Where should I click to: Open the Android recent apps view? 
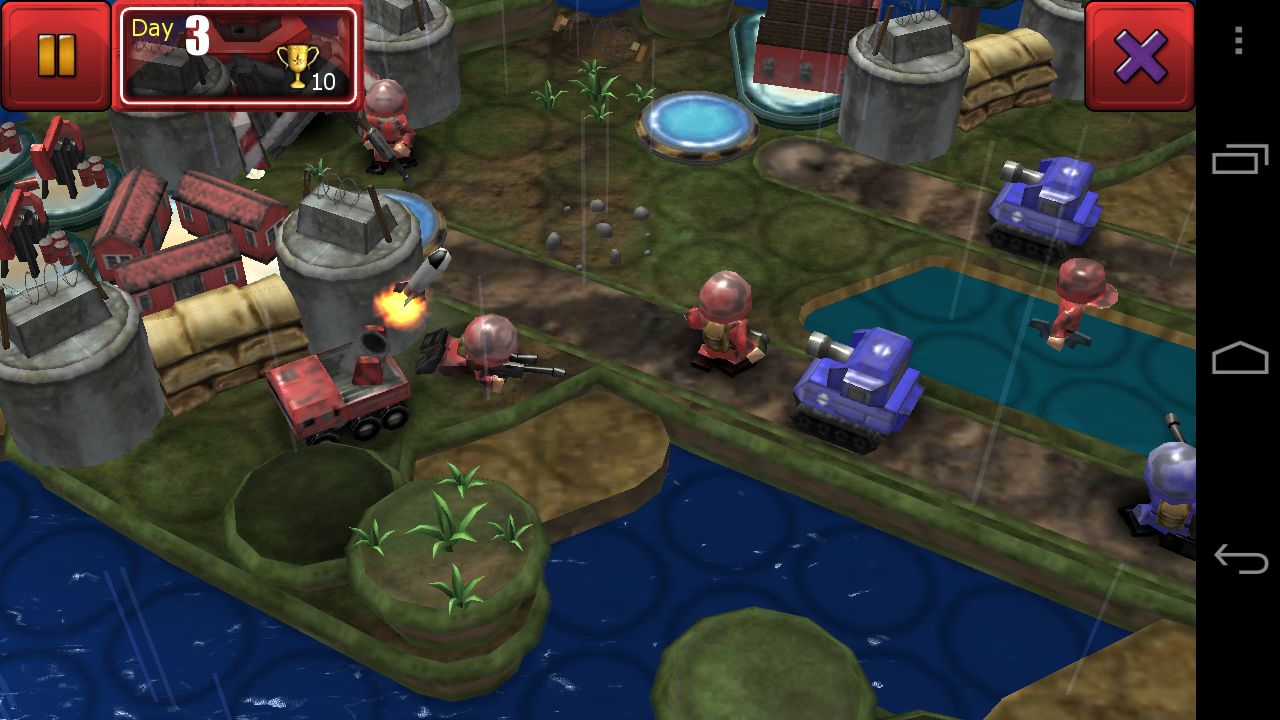[x=1239, y=160]
